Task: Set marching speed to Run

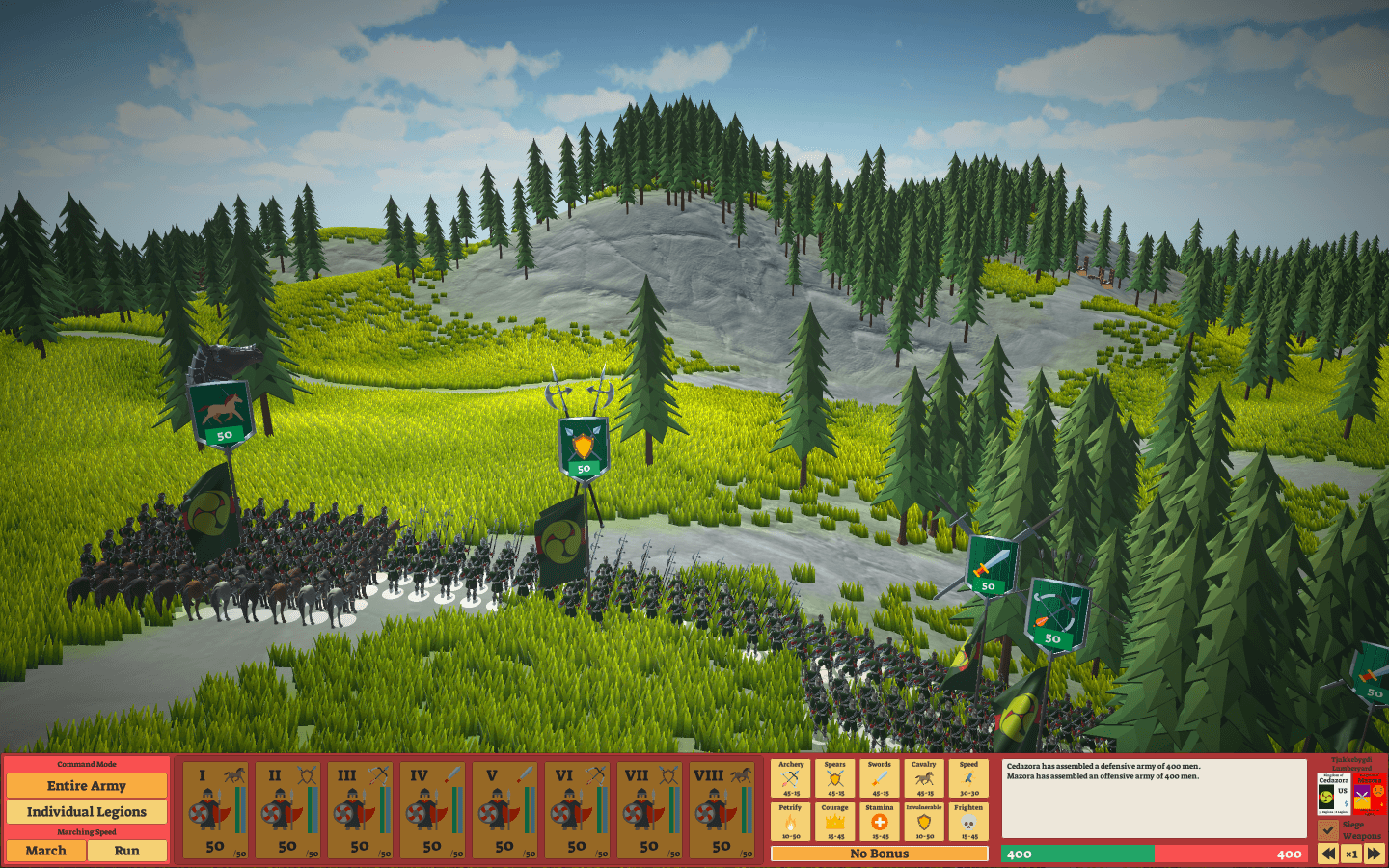Action: pos(126,851)
